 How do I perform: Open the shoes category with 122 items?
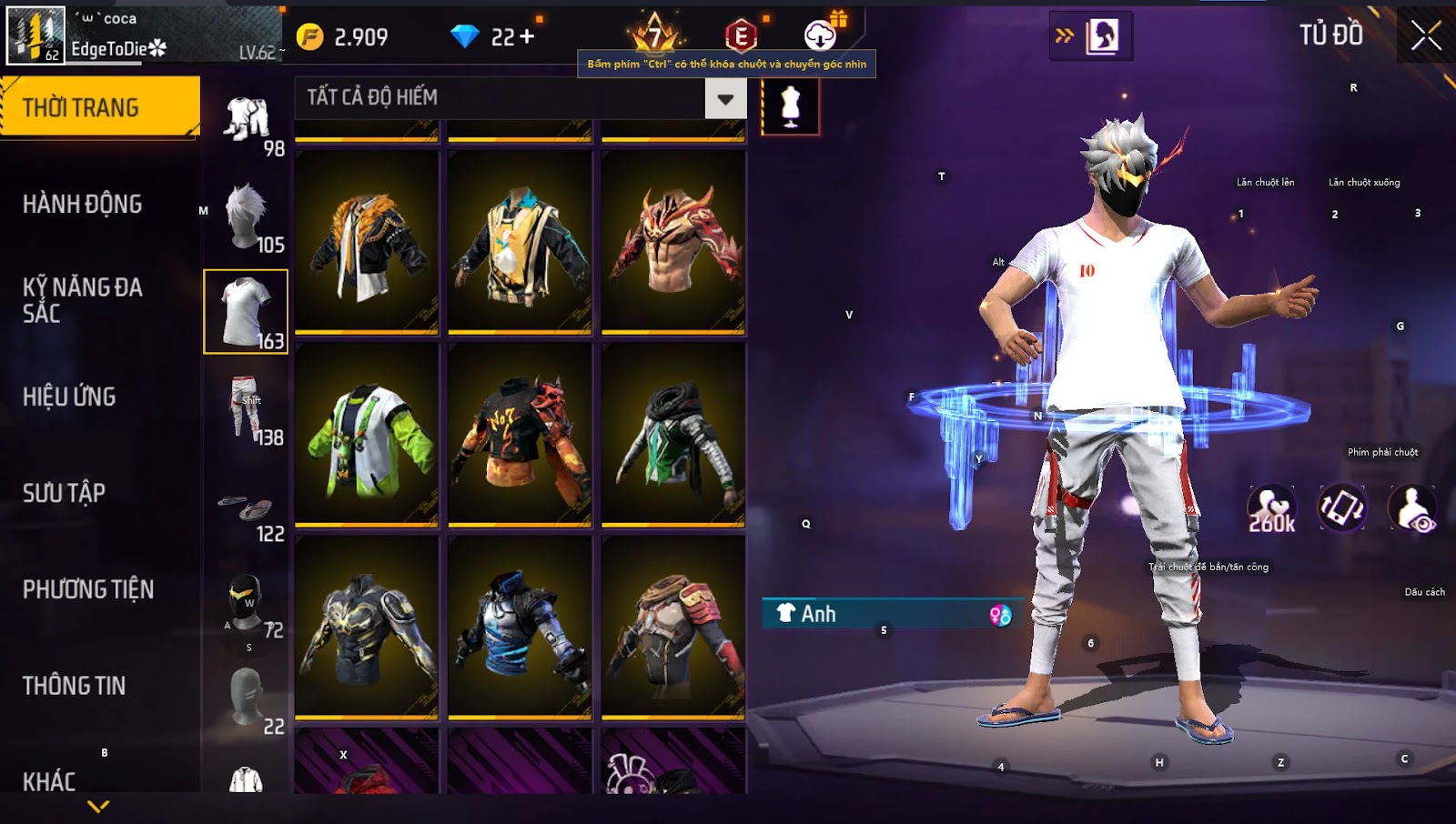[x=247, y=510]
